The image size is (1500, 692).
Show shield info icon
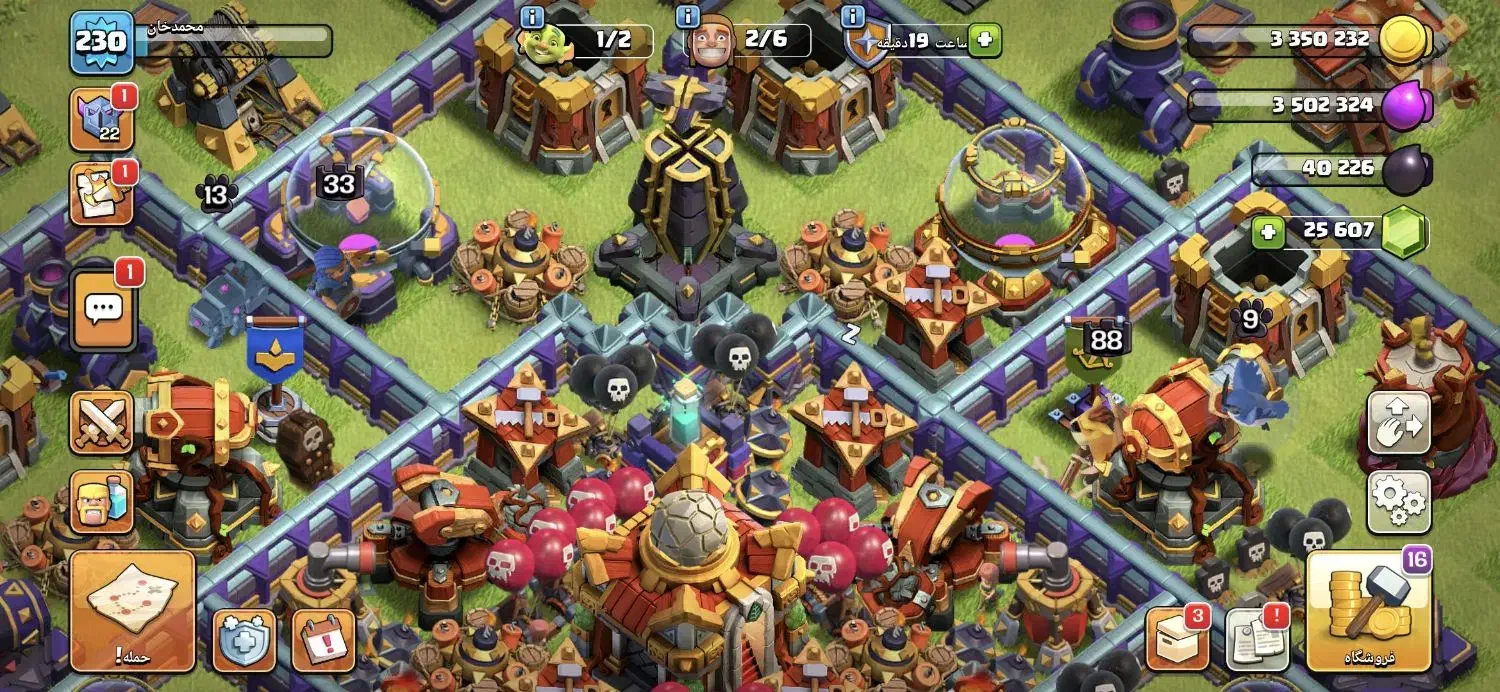[853, 17]
